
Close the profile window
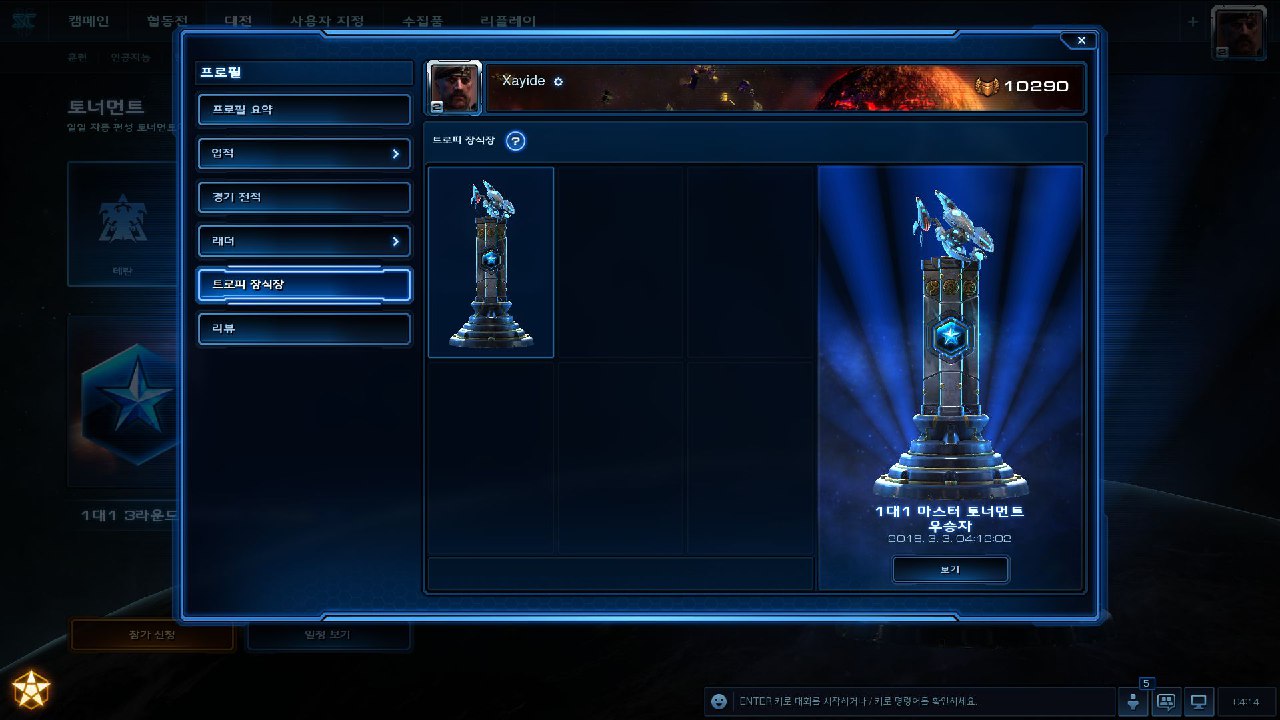point(1081,40)
